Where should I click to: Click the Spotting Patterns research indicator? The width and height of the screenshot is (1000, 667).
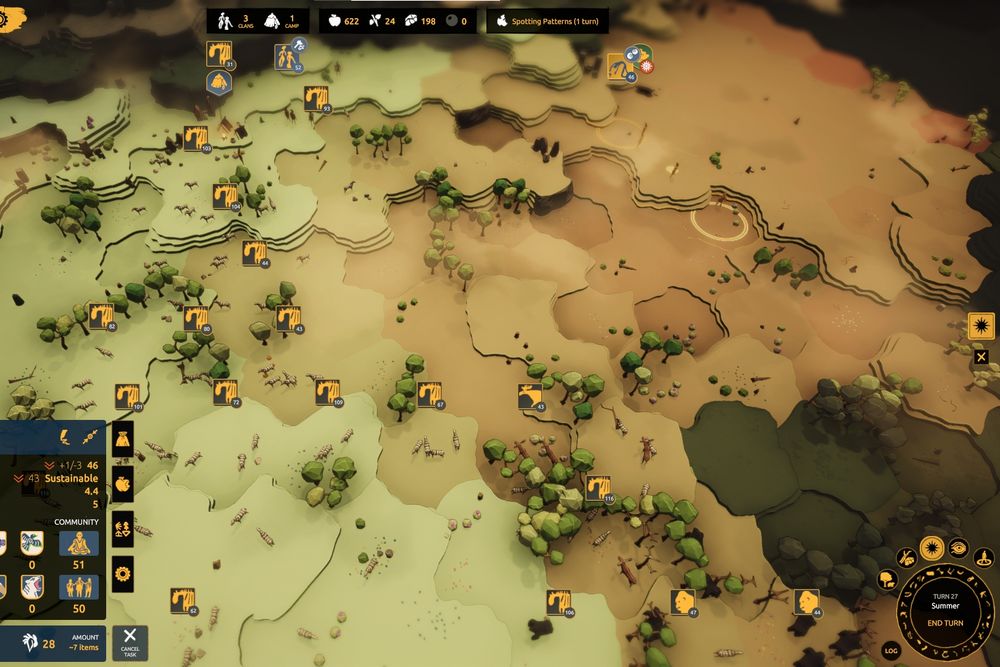(x=547, y=21)
